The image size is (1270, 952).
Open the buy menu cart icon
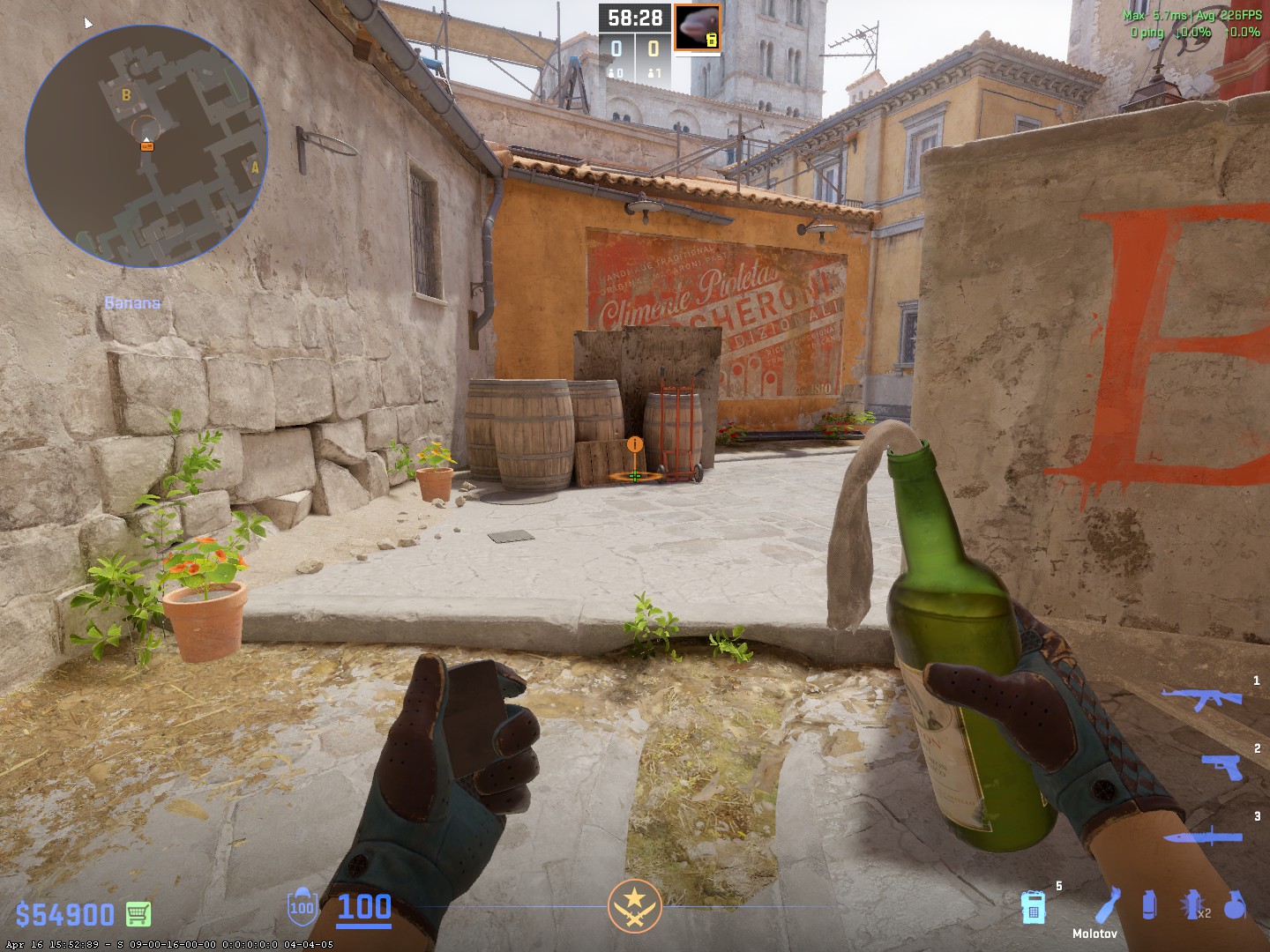(x=138, y=914)
